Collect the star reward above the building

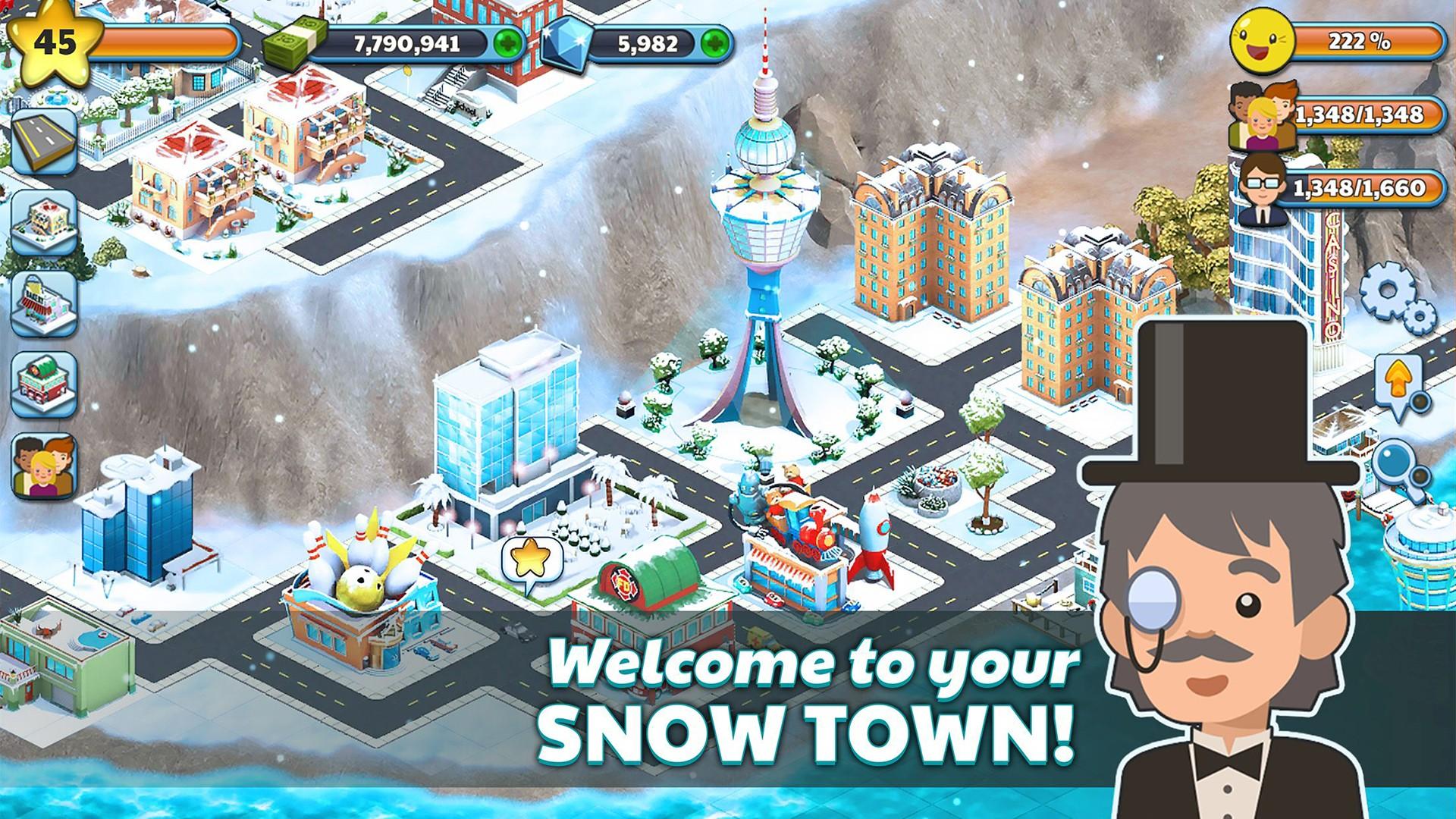pos(531,556)
